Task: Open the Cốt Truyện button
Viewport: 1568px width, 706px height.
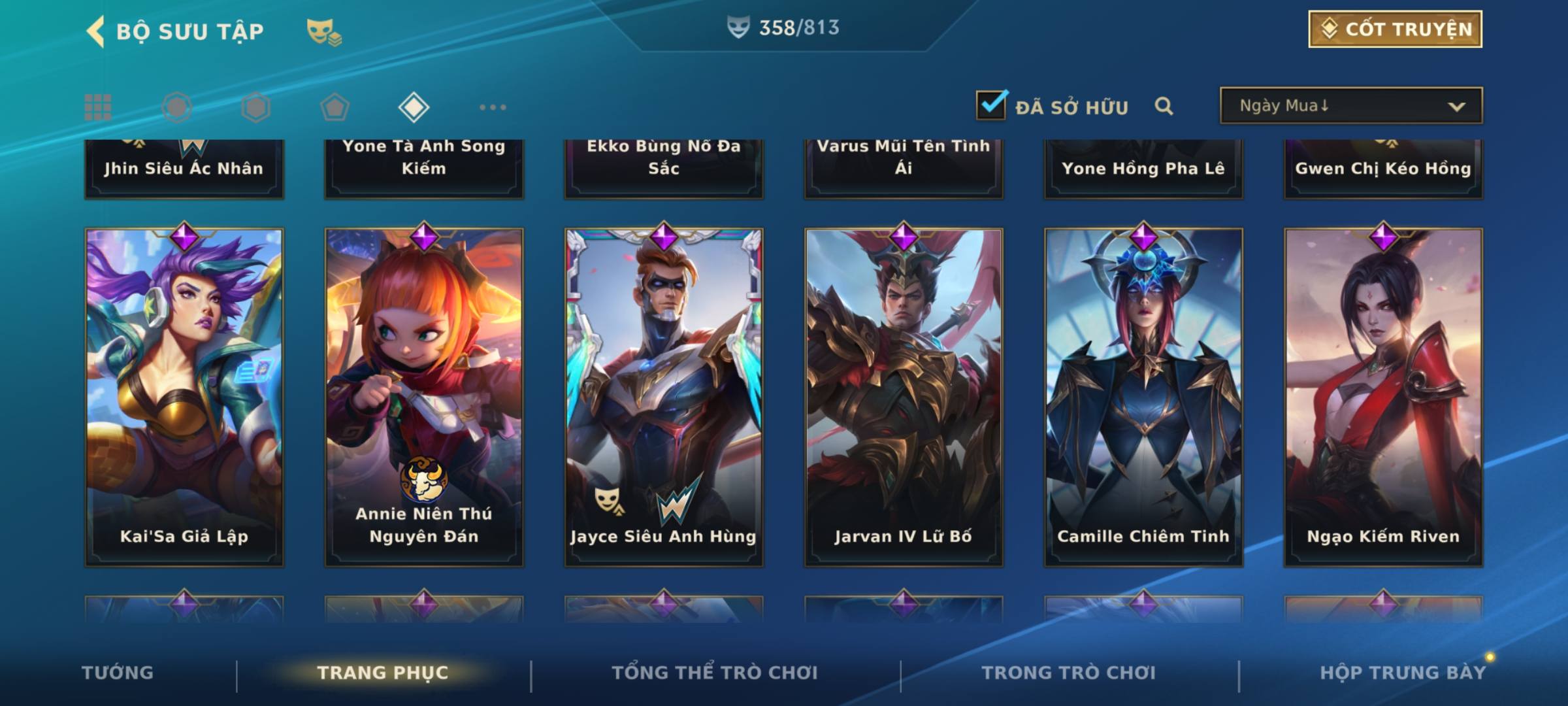Action: (1395, 29)
